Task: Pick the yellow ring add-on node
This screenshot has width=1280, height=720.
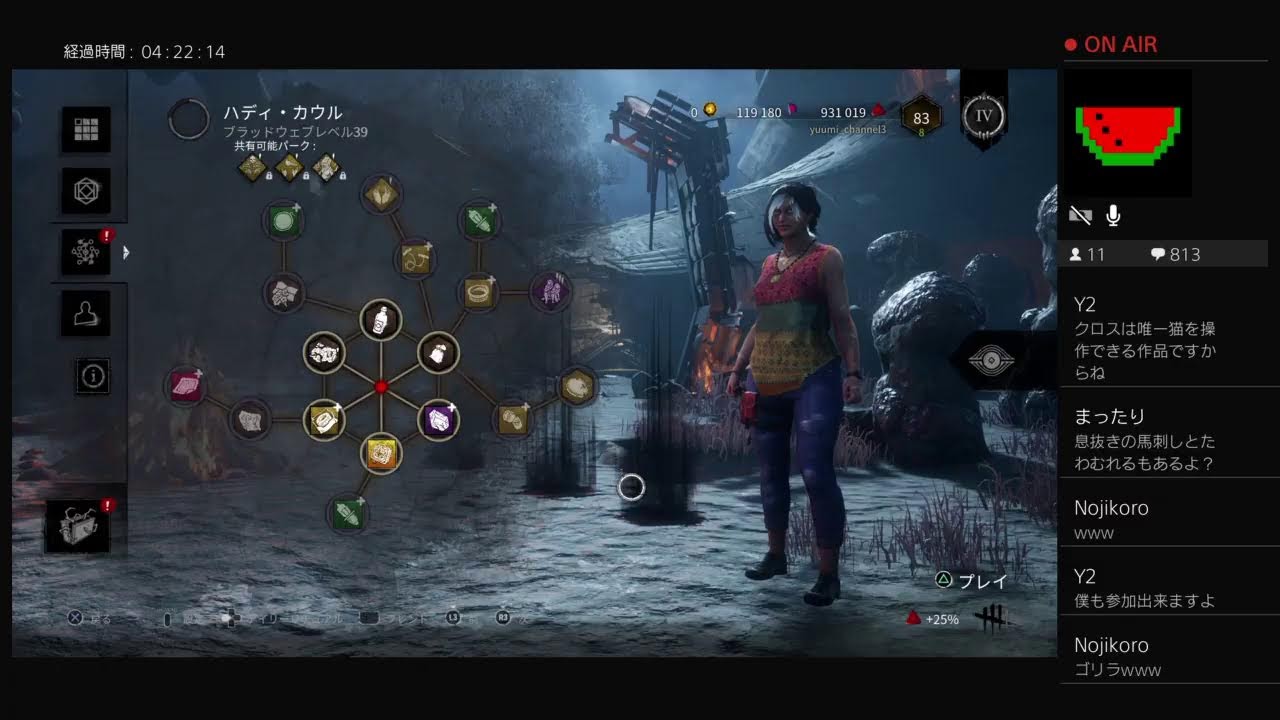Action: pyautogui.click(x=479, y=292)
